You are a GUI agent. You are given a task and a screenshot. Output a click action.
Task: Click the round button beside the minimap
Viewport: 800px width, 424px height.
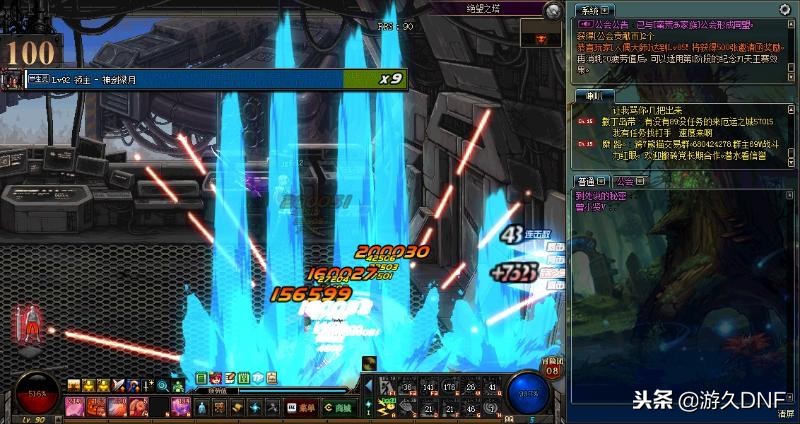551,10
